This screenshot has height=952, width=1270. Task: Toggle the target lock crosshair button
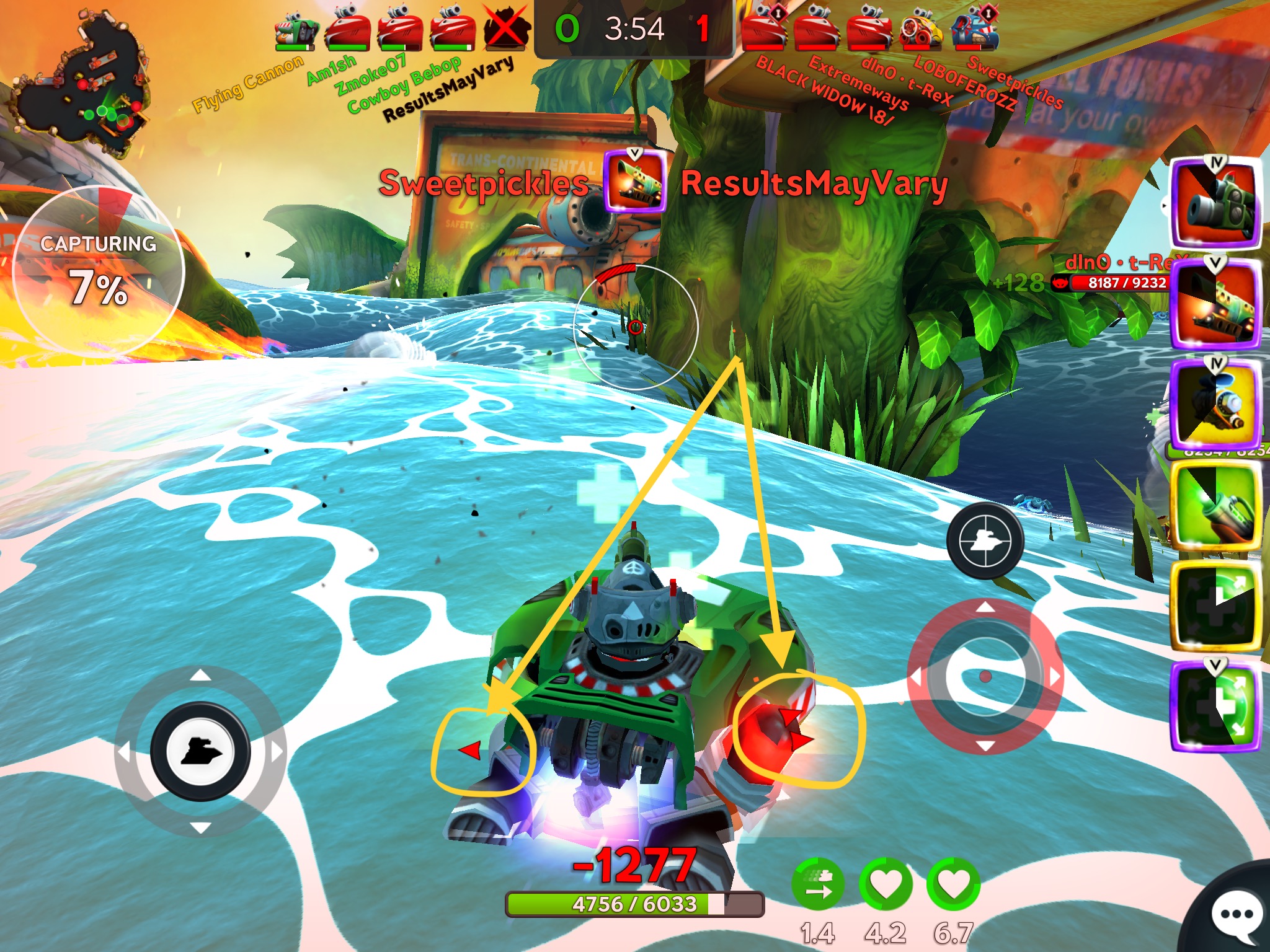coord(984,540)
